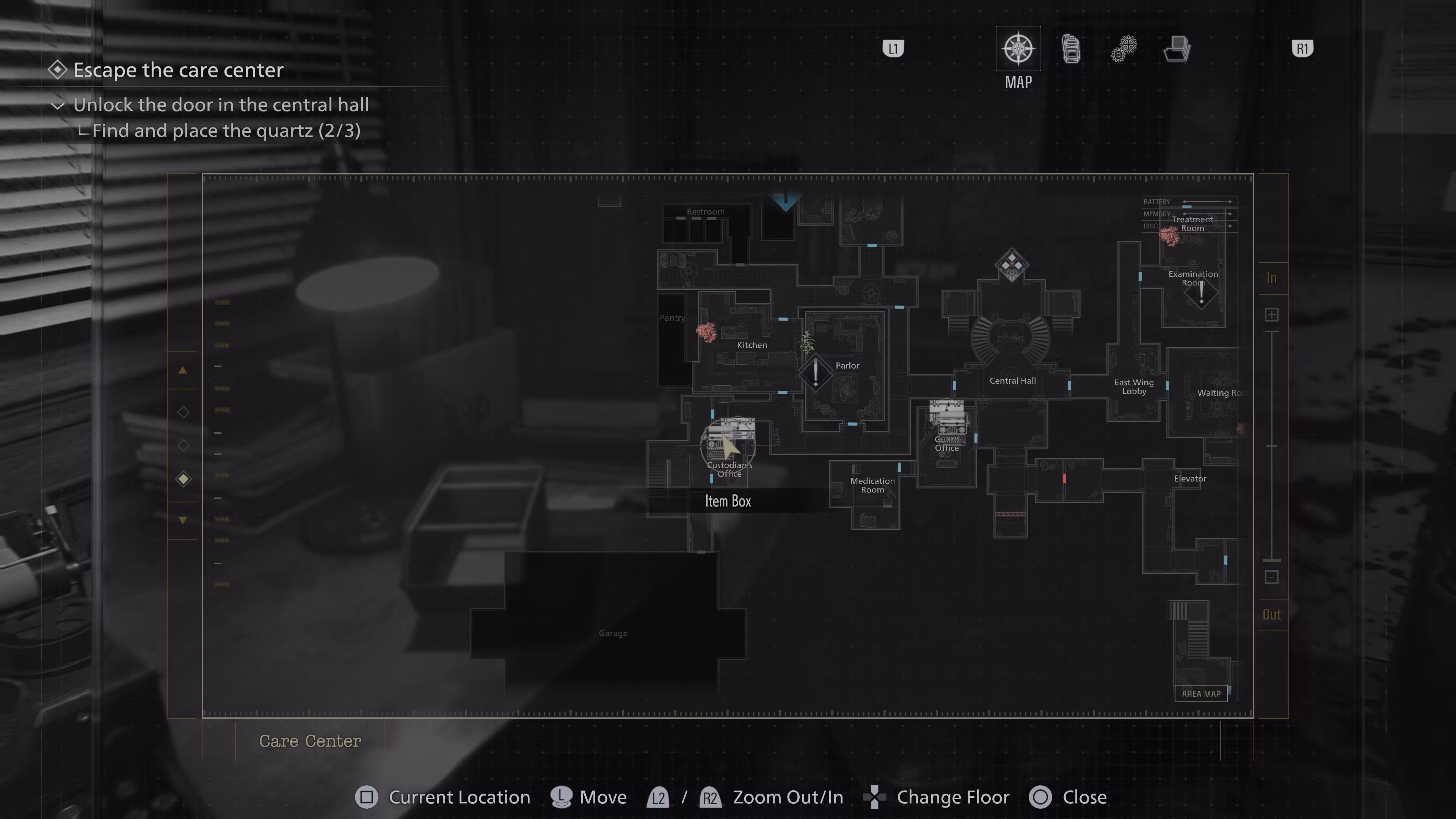
Task: Select the Current Location square icon
Action: click(x=367, y=797)
